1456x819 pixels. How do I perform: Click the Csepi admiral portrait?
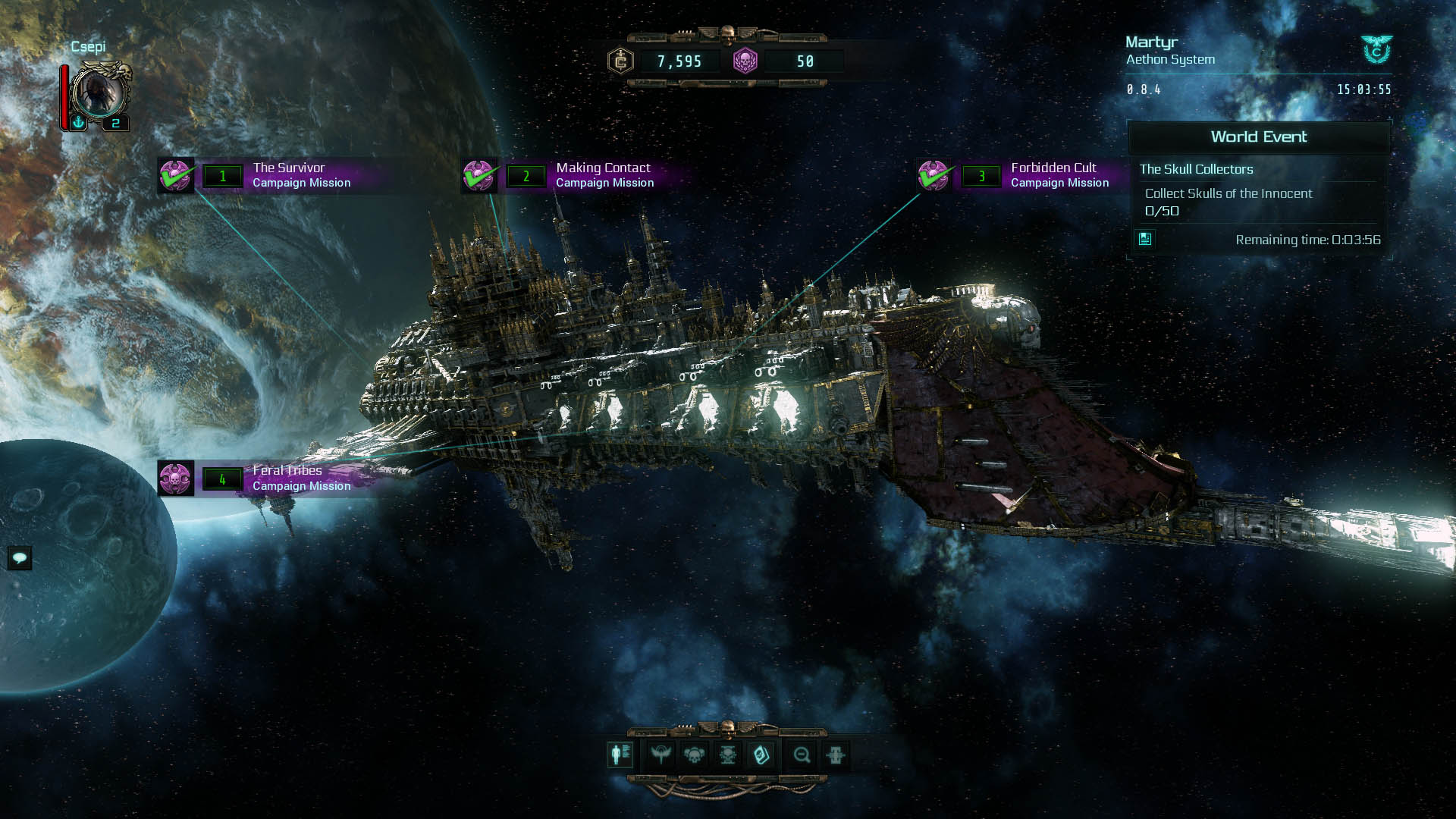101,93
